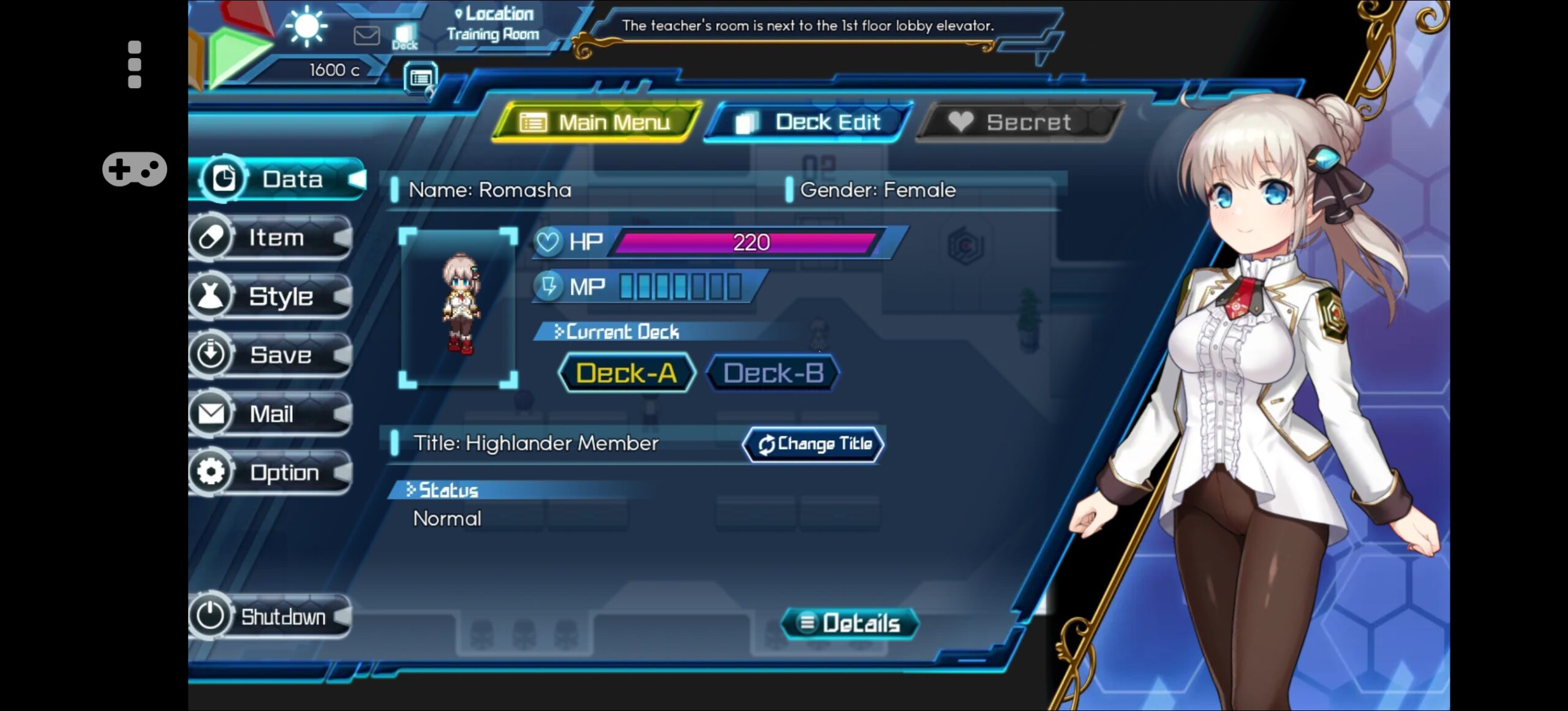Open the Option settings
Screen dimensions: 1568x711
(272, 473)
